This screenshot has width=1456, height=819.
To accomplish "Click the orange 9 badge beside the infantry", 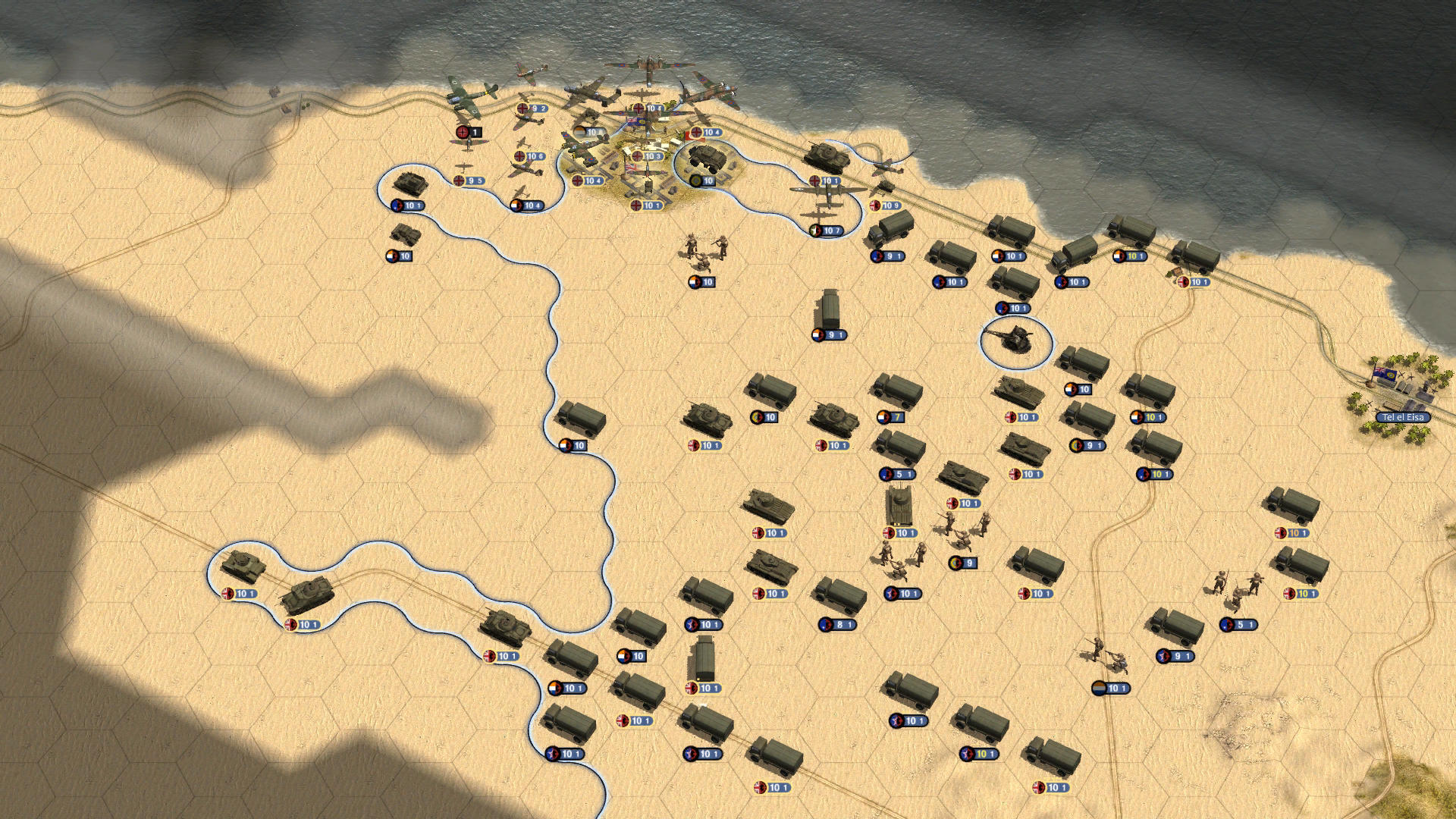I will (x=963, y=563).
